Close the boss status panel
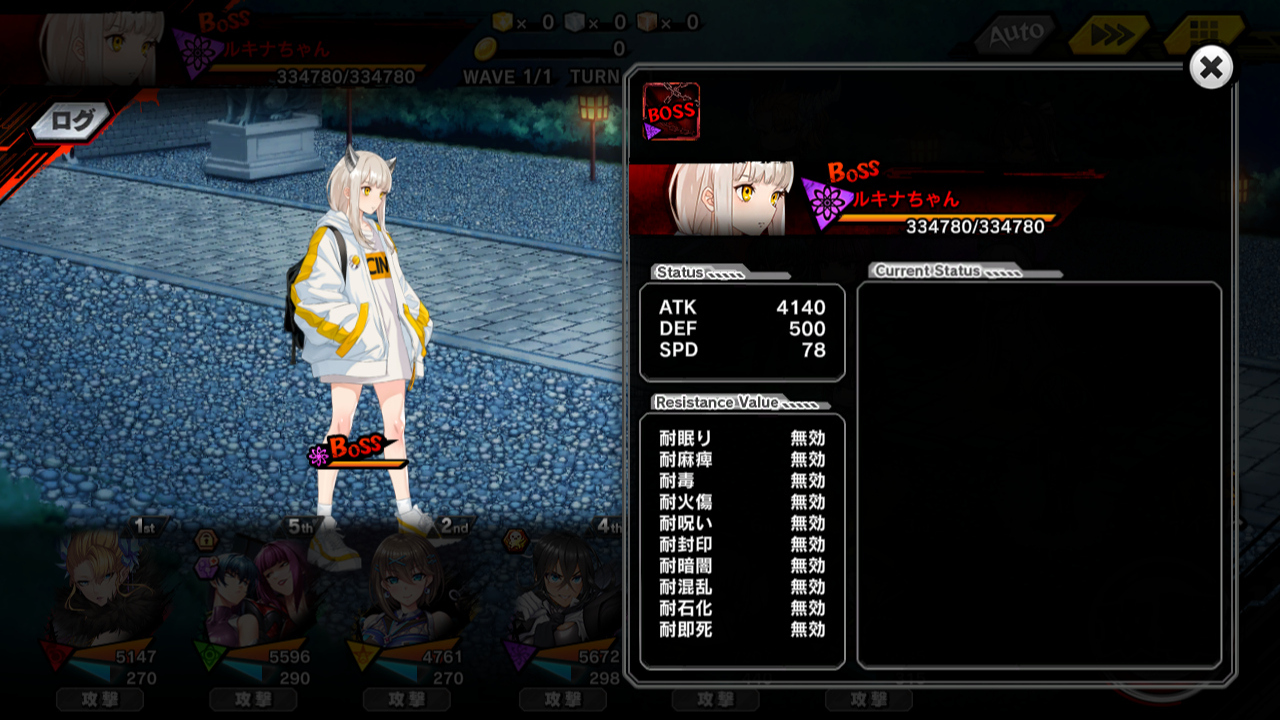Screen dimensions: 1280x720 pyautogui.click(x=1210, y=68)
